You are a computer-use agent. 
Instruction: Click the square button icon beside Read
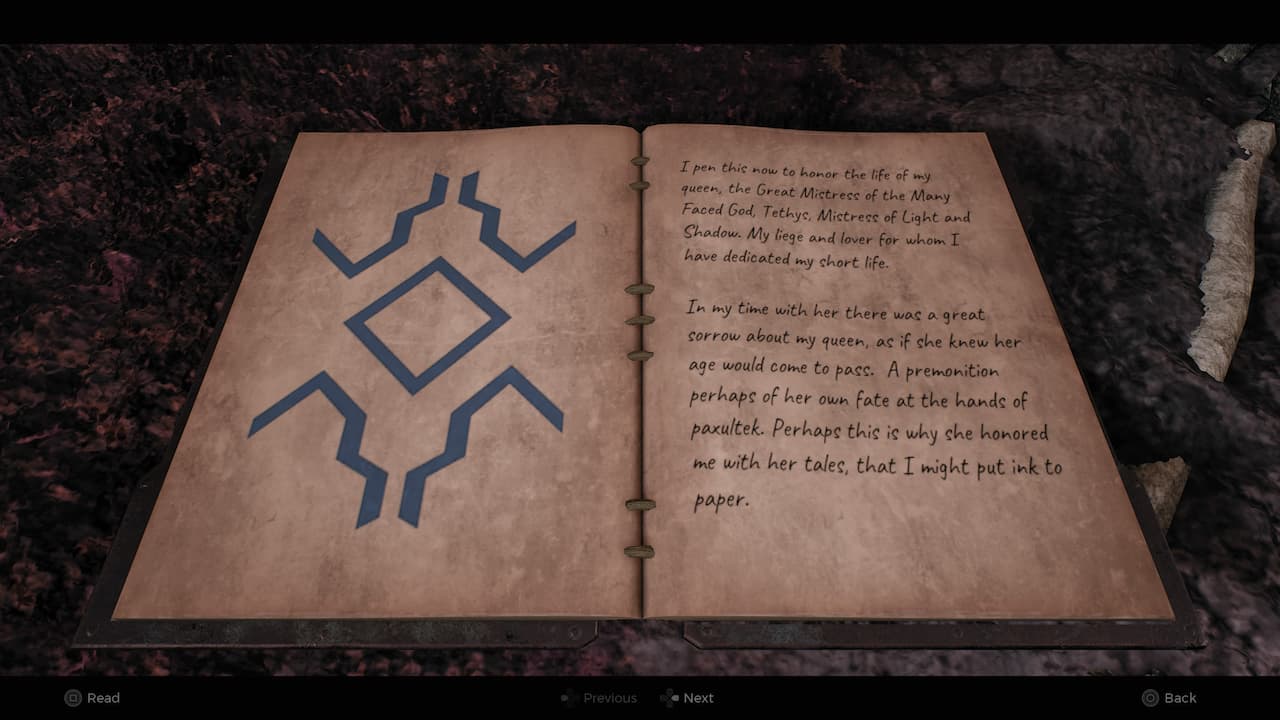pyautogui.click(x=72, y=698)
